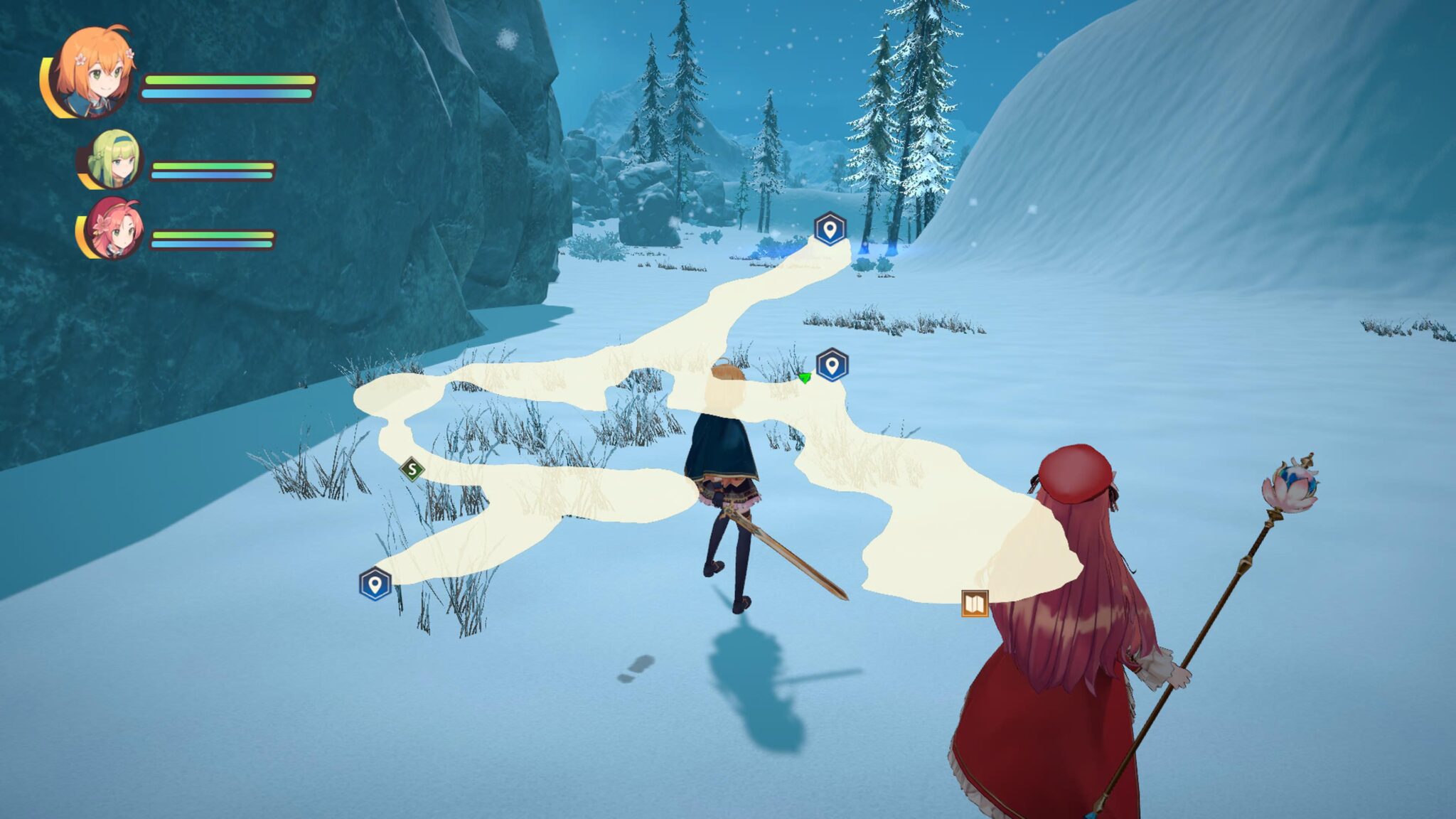Open the orange book icon on the map
This screenshot has width=1456, height=819.
tap(975, 604)
